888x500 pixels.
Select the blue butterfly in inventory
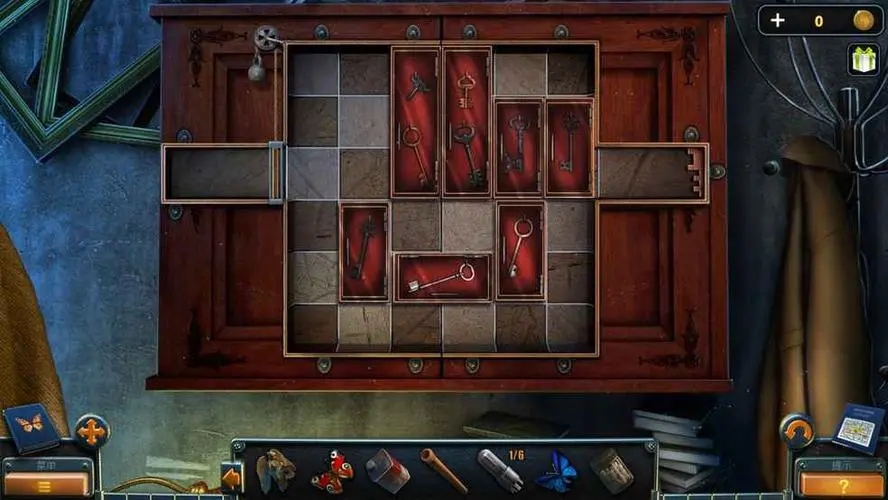tap(556, 470)
